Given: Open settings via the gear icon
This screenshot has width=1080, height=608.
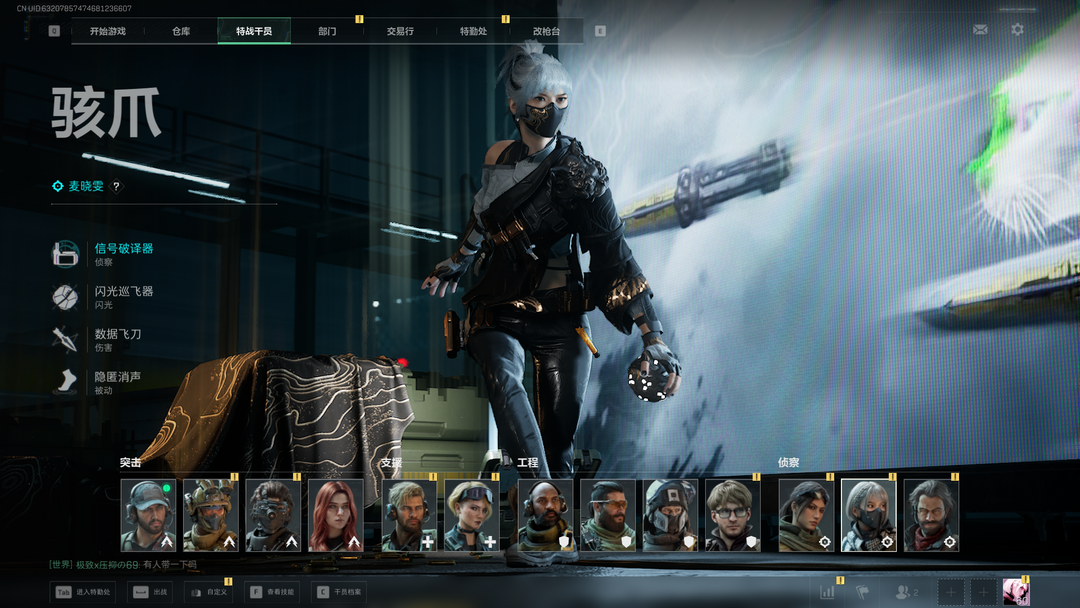Looking at the screenshot, I should coord(1017,30).
